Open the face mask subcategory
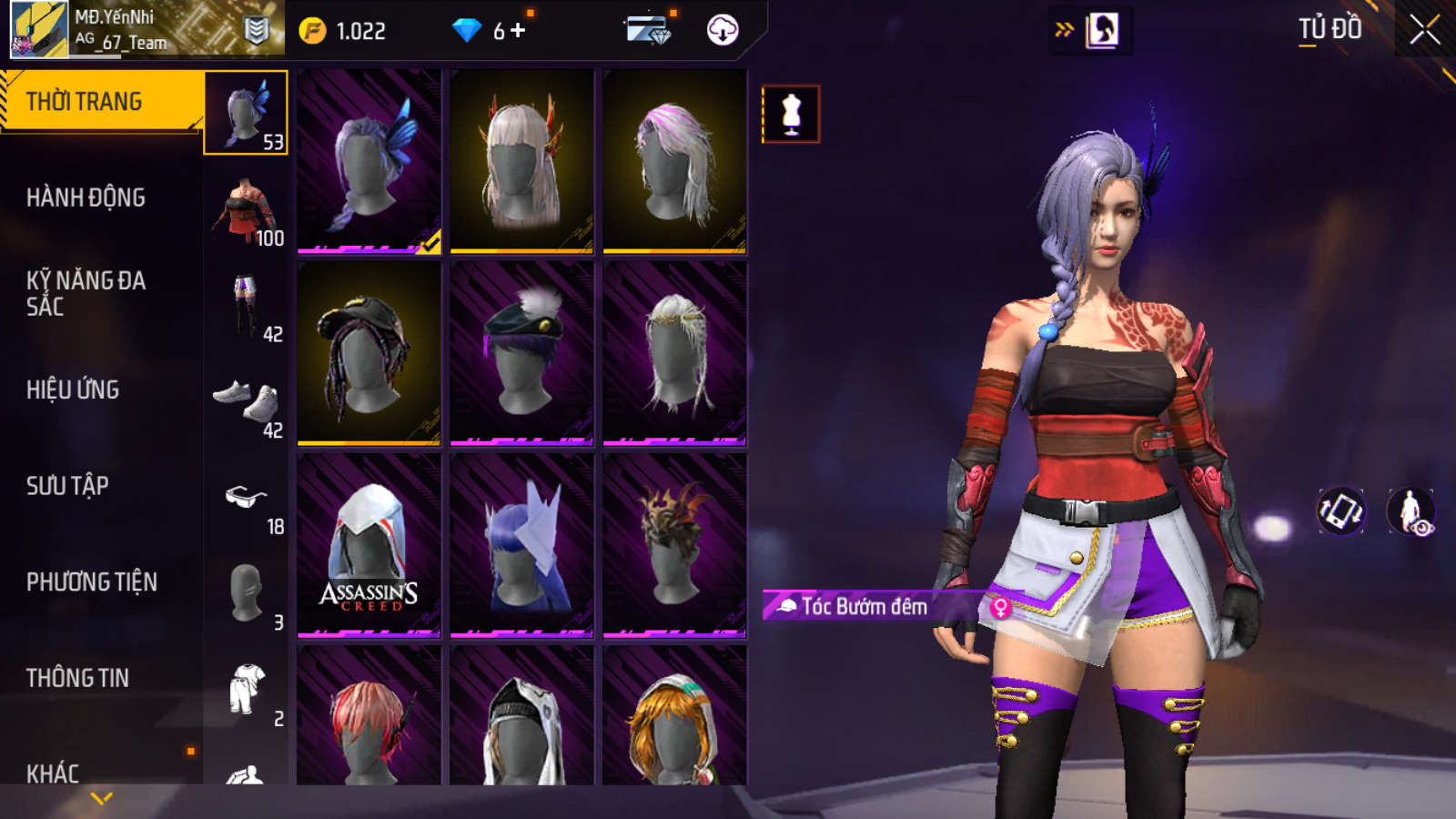This screenshot has width=1456, height=819. [246, 594]
